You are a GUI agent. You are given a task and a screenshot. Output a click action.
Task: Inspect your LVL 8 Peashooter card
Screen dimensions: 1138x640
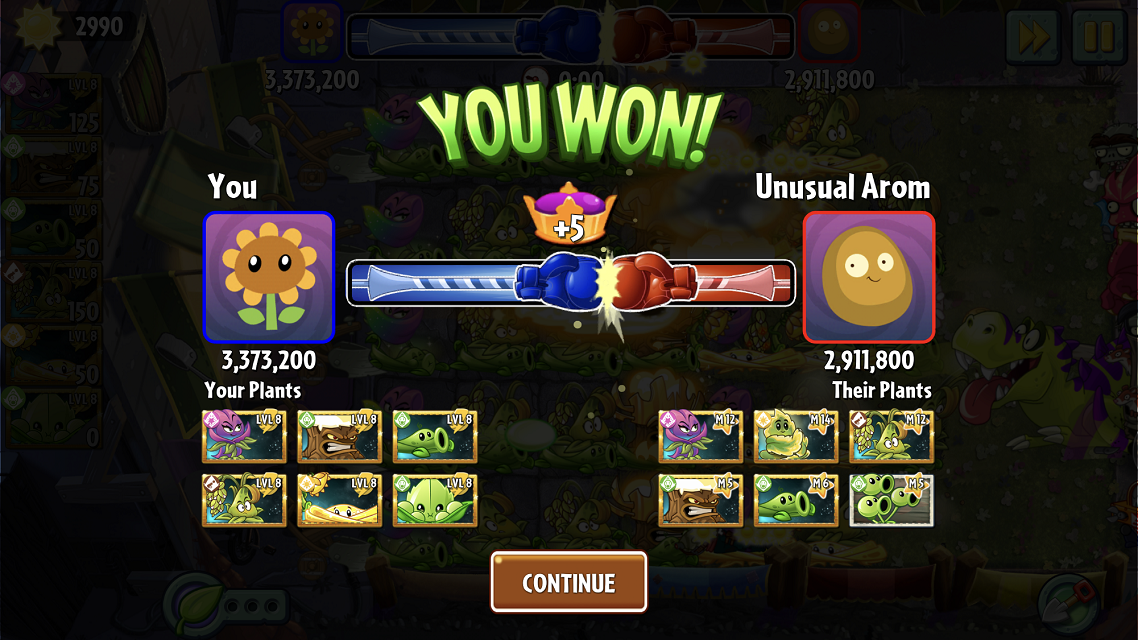pyautogui.click(x=435, y=436)
